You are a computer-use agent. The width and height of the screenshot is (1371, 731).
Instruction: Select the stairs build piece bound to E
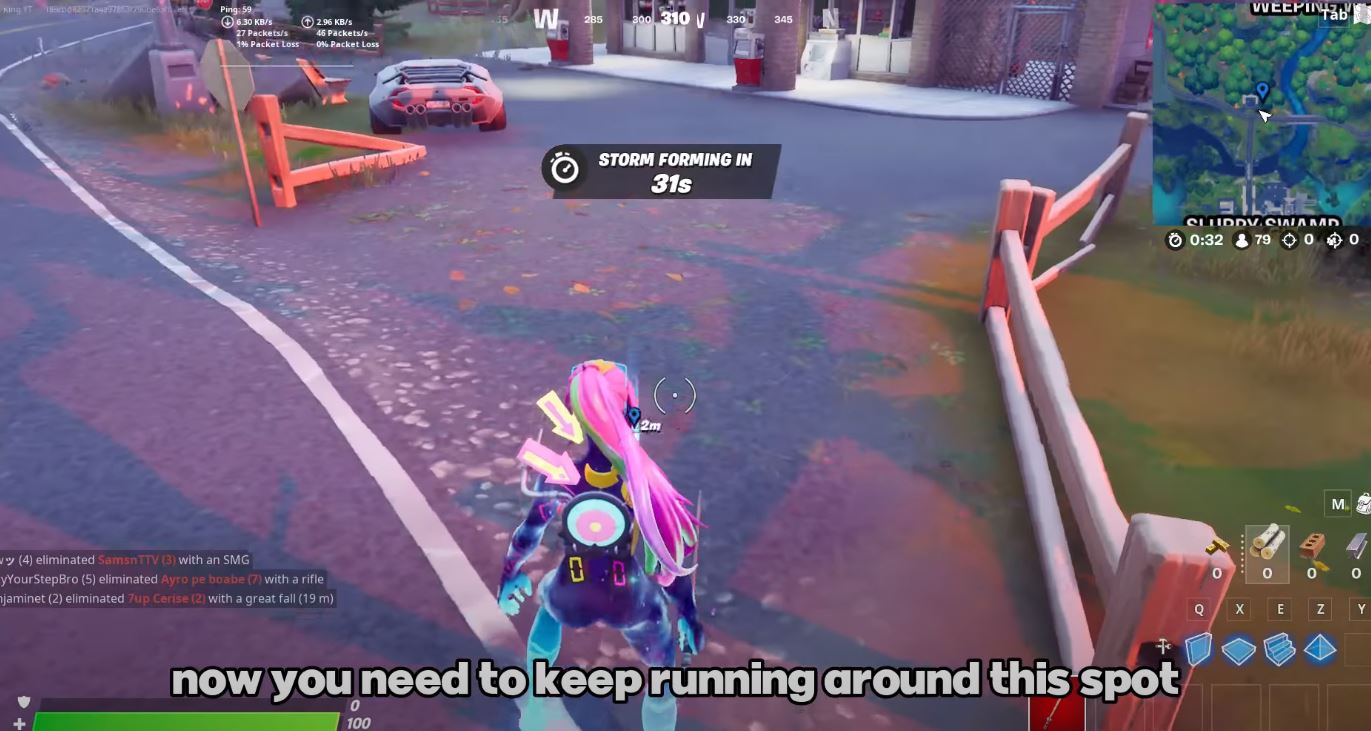(x=1281, y=651)
